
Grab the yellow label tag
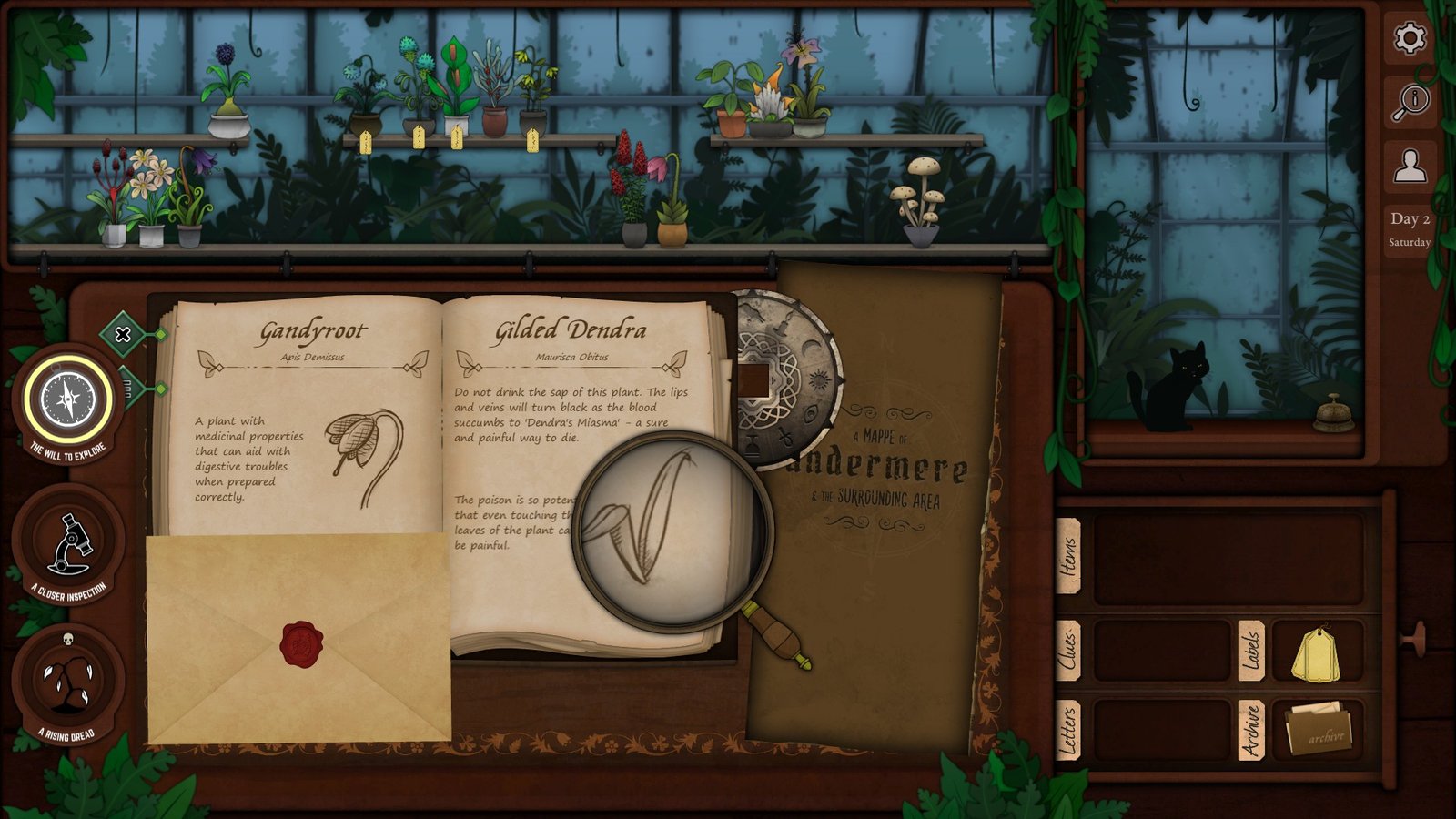click(x=1316, y=653)
